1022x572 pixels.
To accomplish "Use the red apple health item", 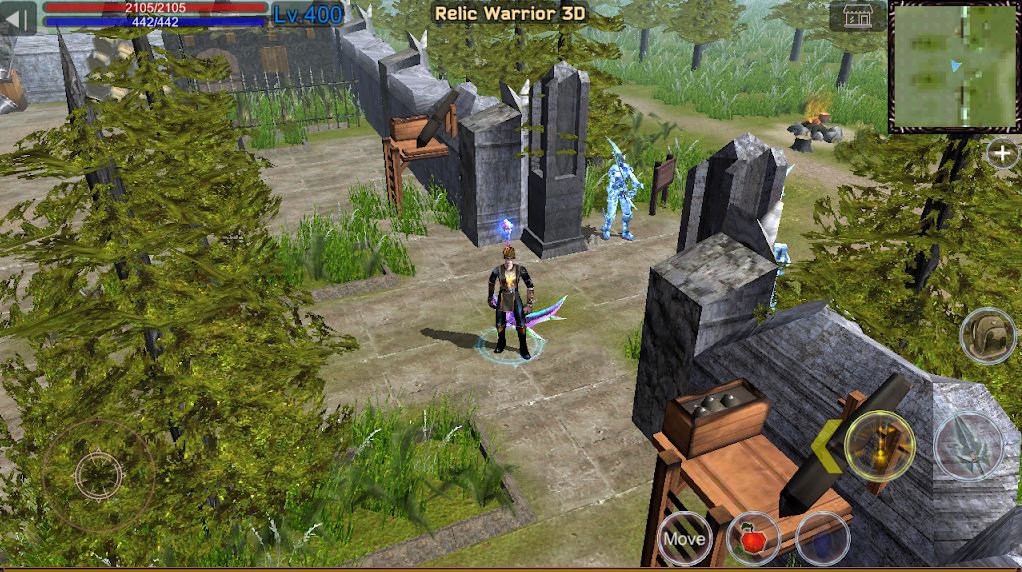I will click(754, 540).
